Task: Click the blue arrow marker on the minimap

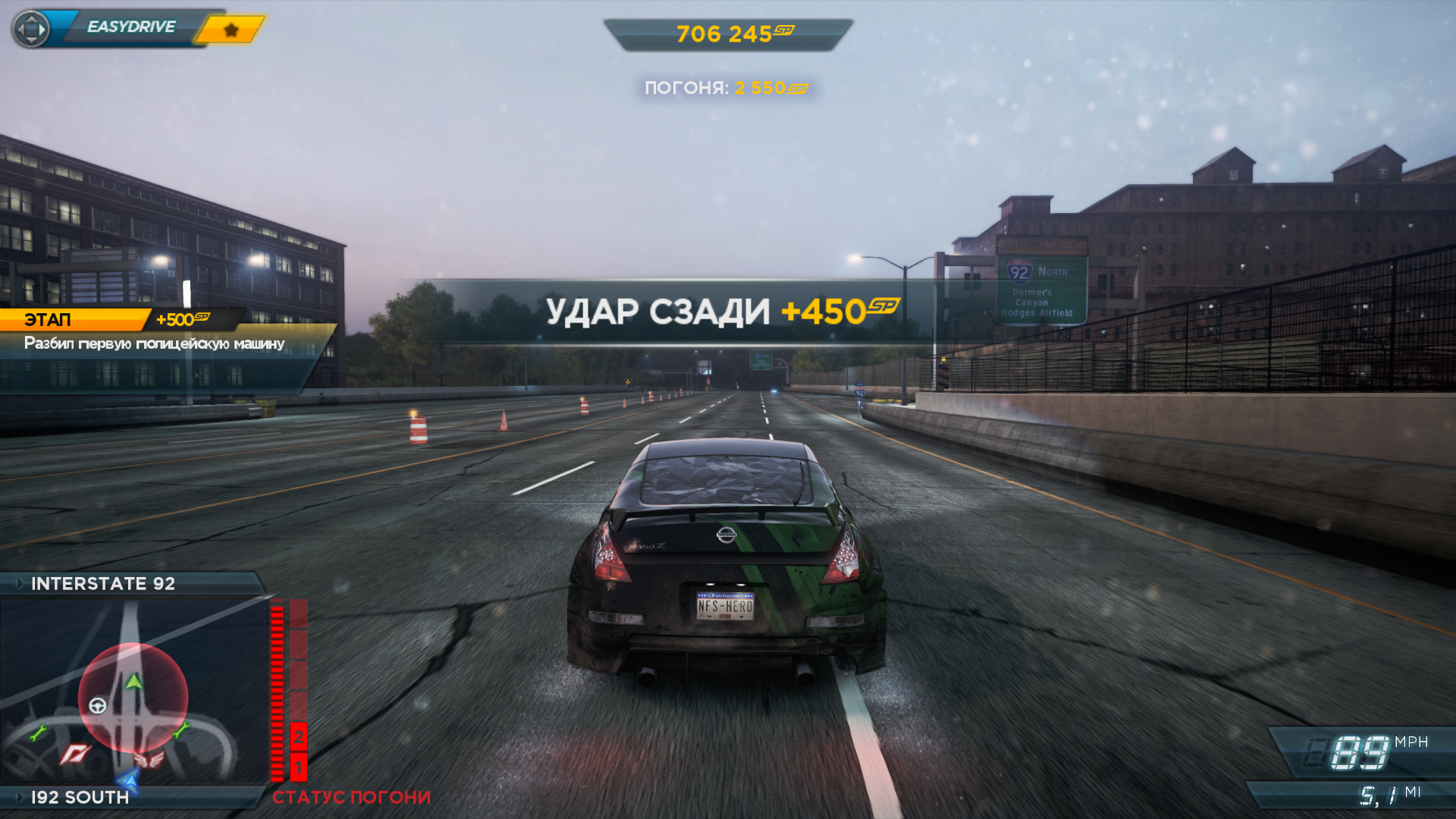Action: click(x=129, y=780)
